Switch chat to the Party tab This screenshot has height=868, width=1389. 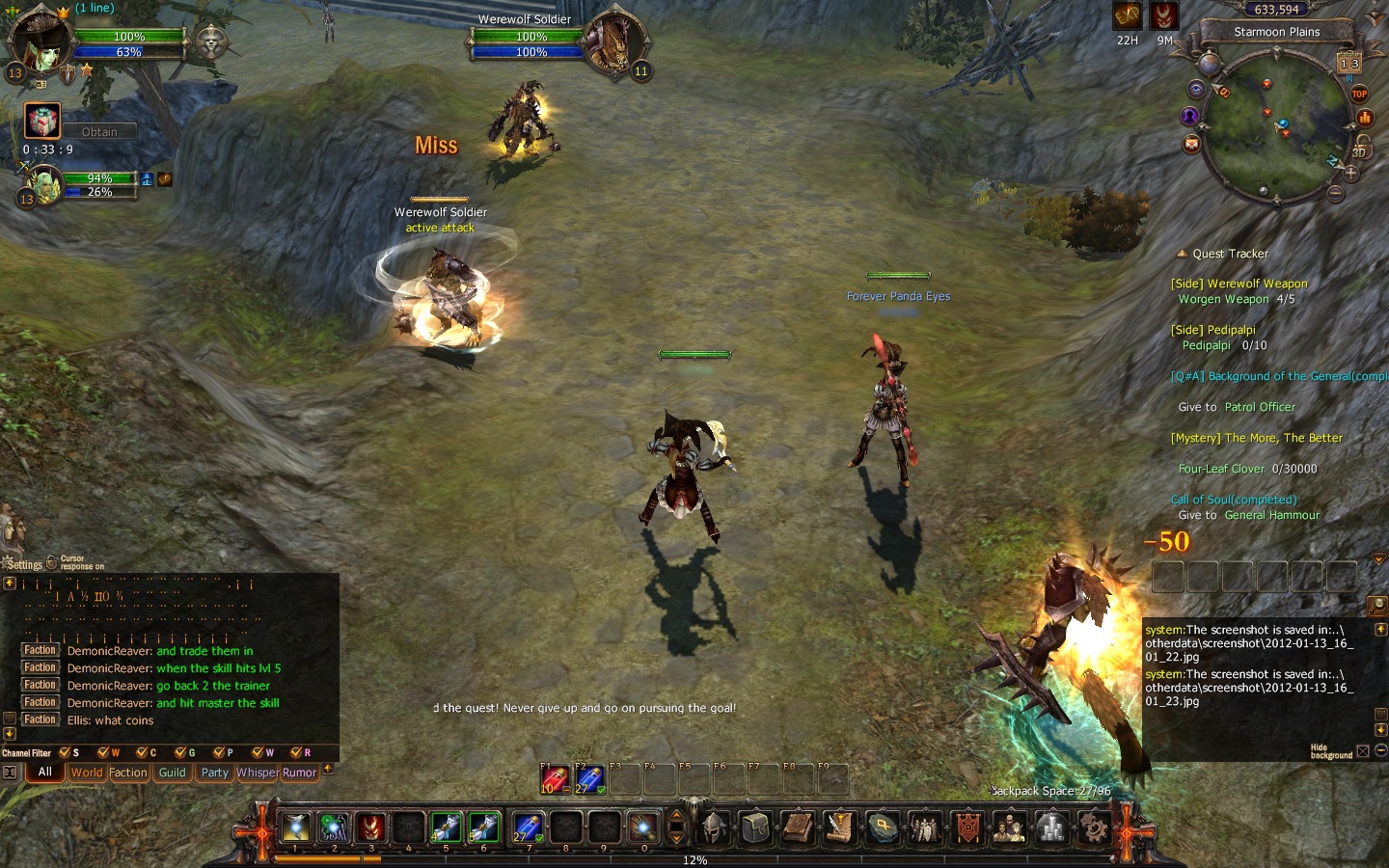(214, 773)
